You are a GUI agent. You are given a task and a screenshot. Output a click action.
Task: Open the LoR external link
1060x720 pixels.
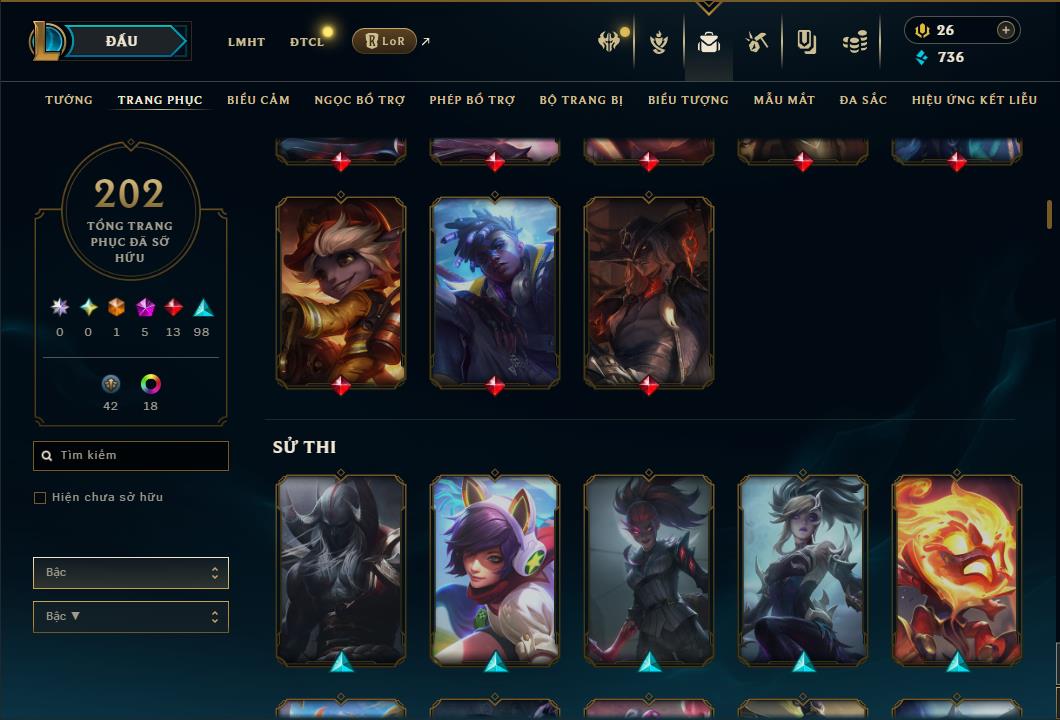pyautogui.click(x=385, y=41)
